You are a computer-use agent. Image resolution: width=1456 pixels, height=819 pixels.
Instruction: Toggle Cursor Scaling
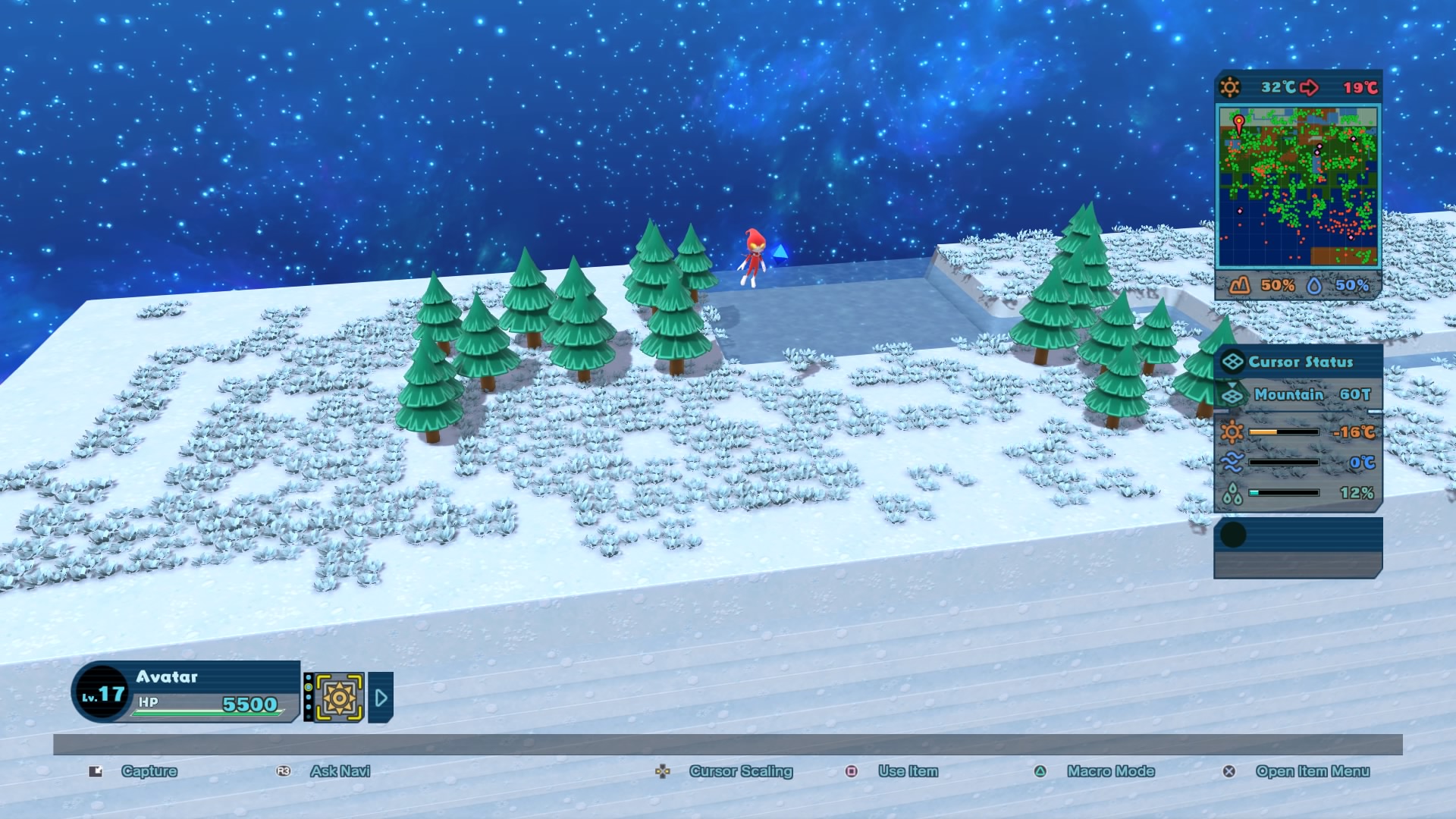point(740,771)
